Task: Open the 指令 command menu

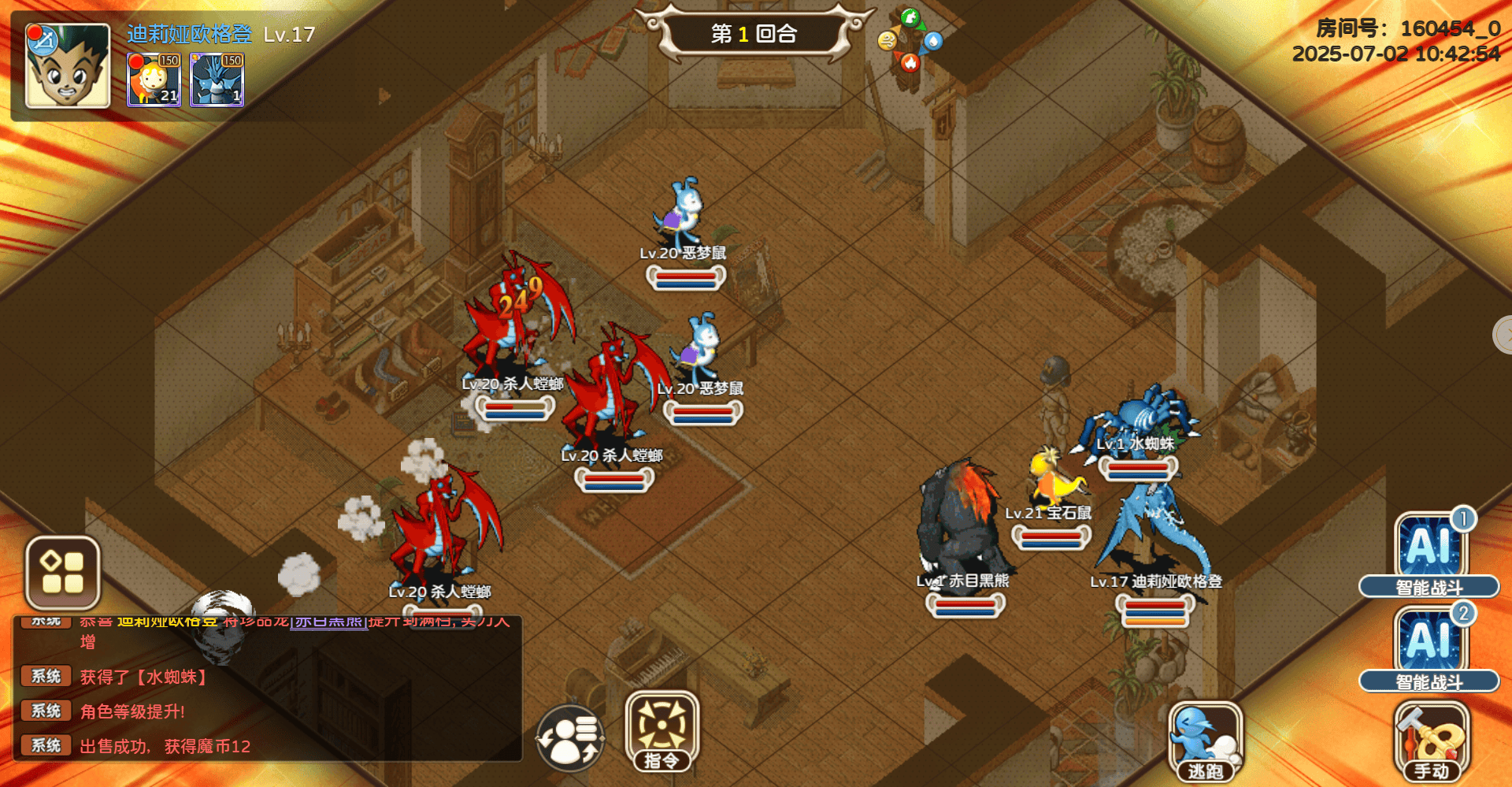Action: (661, 730)
